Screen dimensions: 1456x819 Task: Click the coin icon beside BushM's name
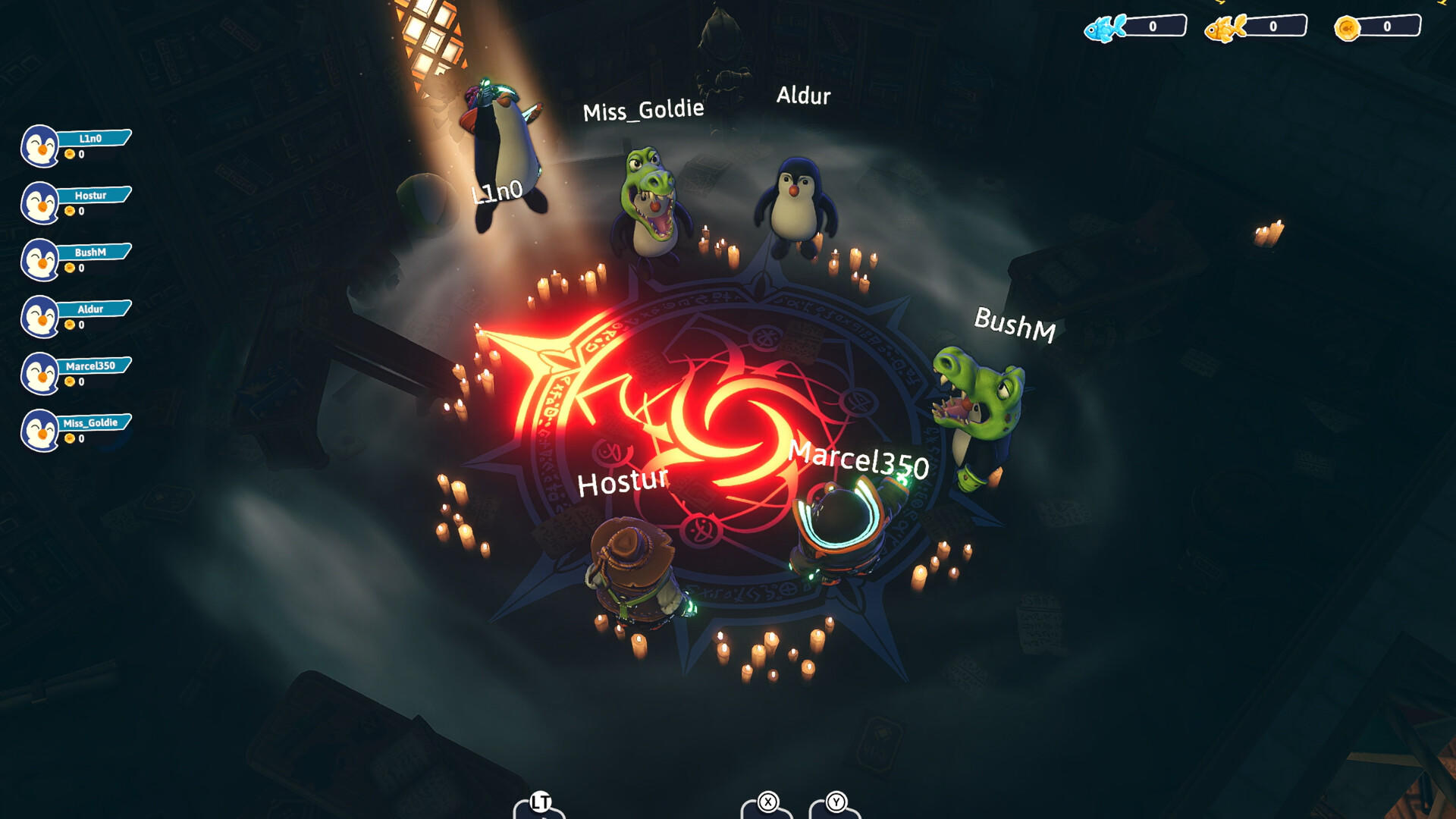pyautogui.click(x=70, y=268)
